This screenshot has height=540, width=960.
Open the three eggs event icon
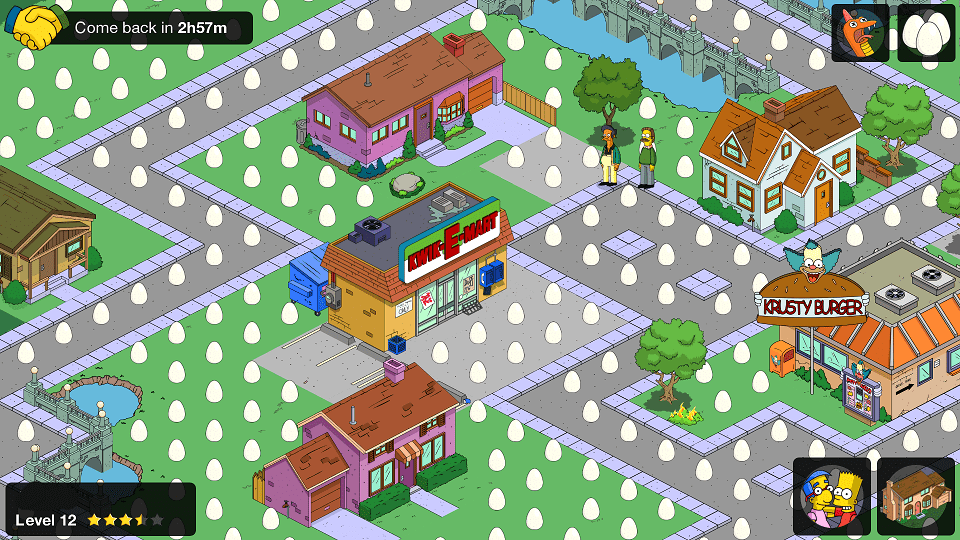[x=926, y=33]
